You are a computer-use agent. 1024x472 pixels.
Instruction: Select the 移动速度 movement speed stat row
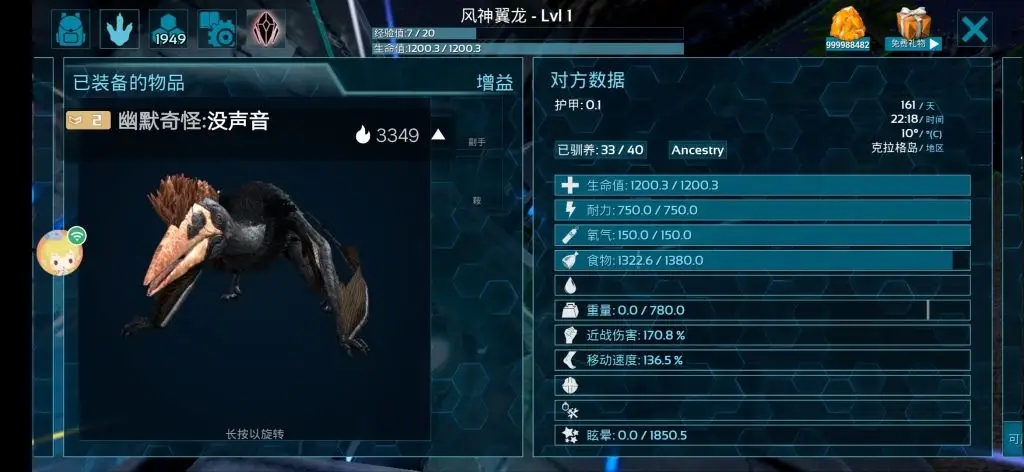(x=762, y=360)
